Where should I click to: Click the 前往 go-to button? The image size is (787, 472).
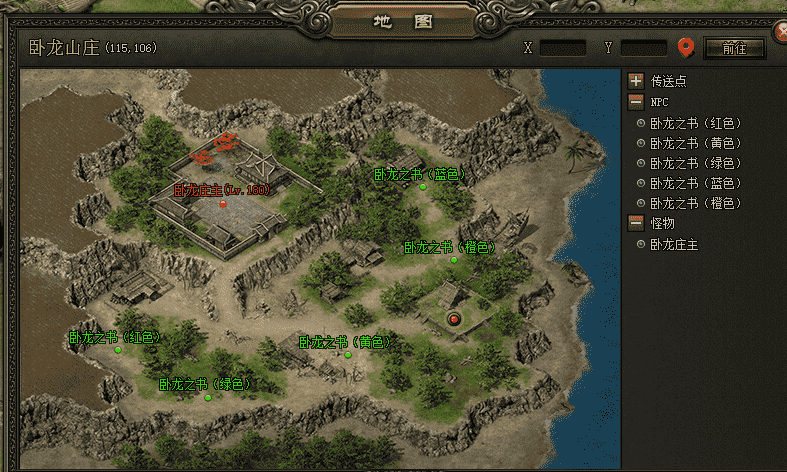[734, 48]
